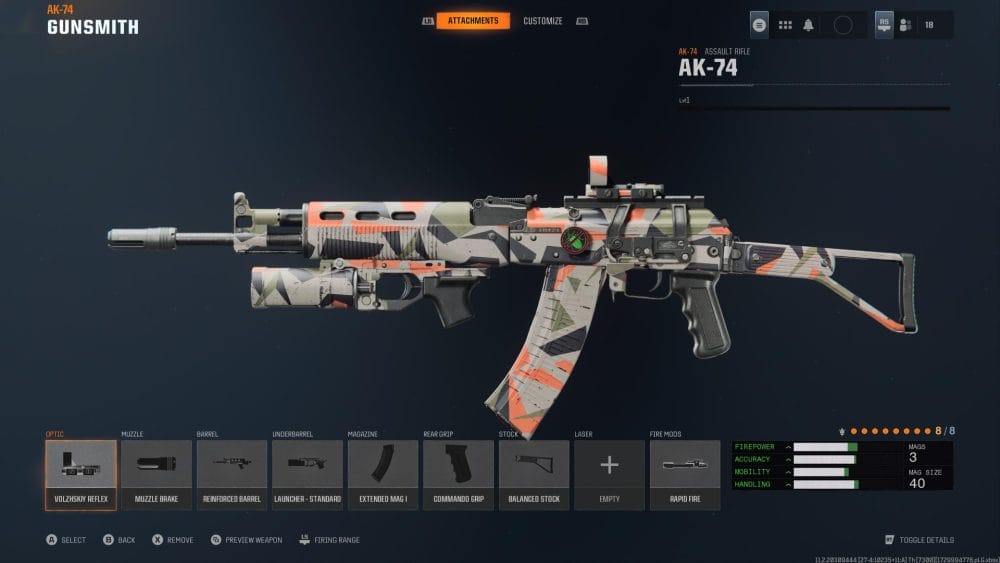1000x563 pixels.
Task: Select the Volzhskiy Reflex optic slot
Action: pos(81,475)
